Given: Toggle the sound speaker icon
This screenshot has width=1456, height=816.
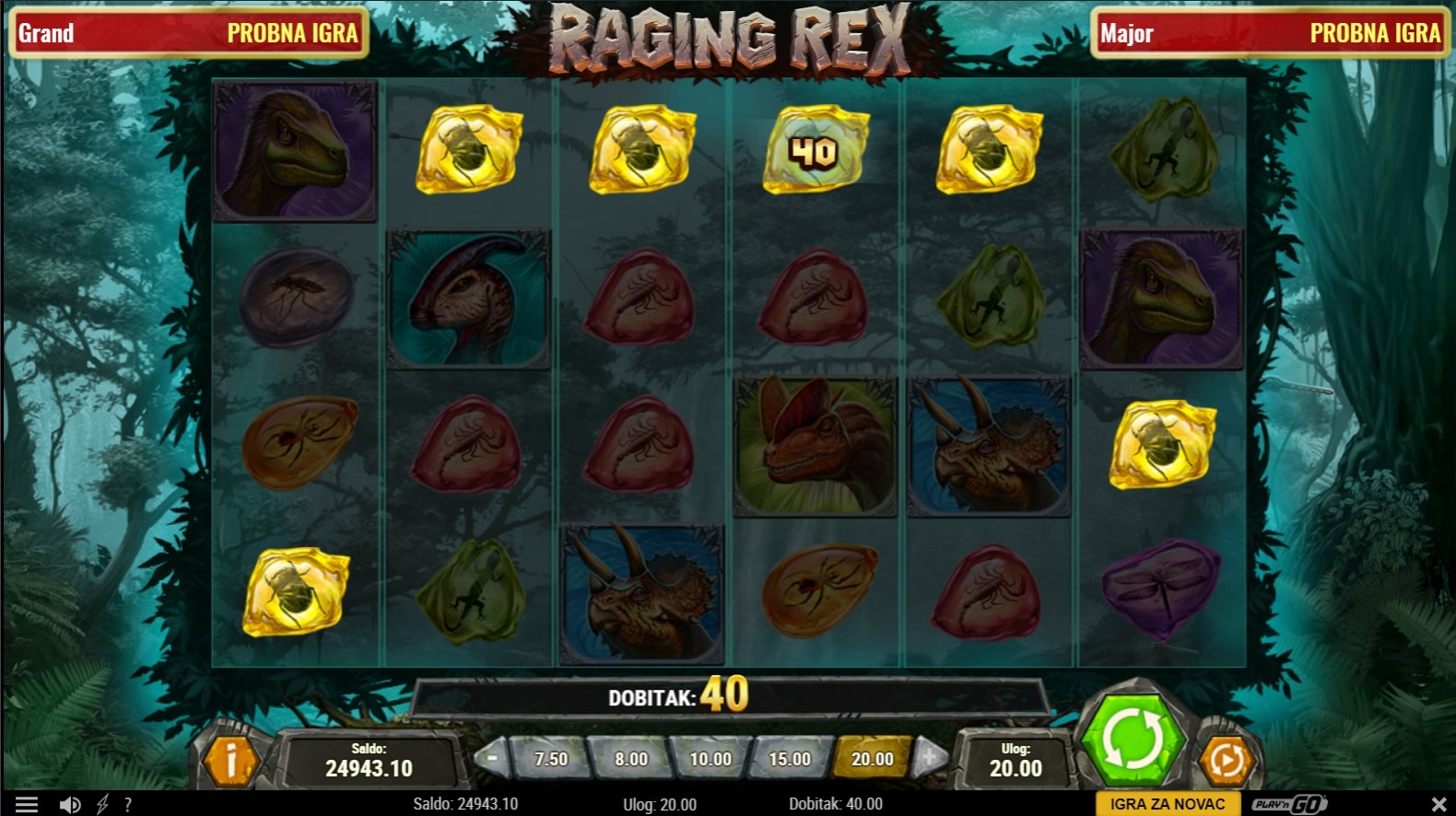Looking at the screenshot, I should [x=69, y=805].
